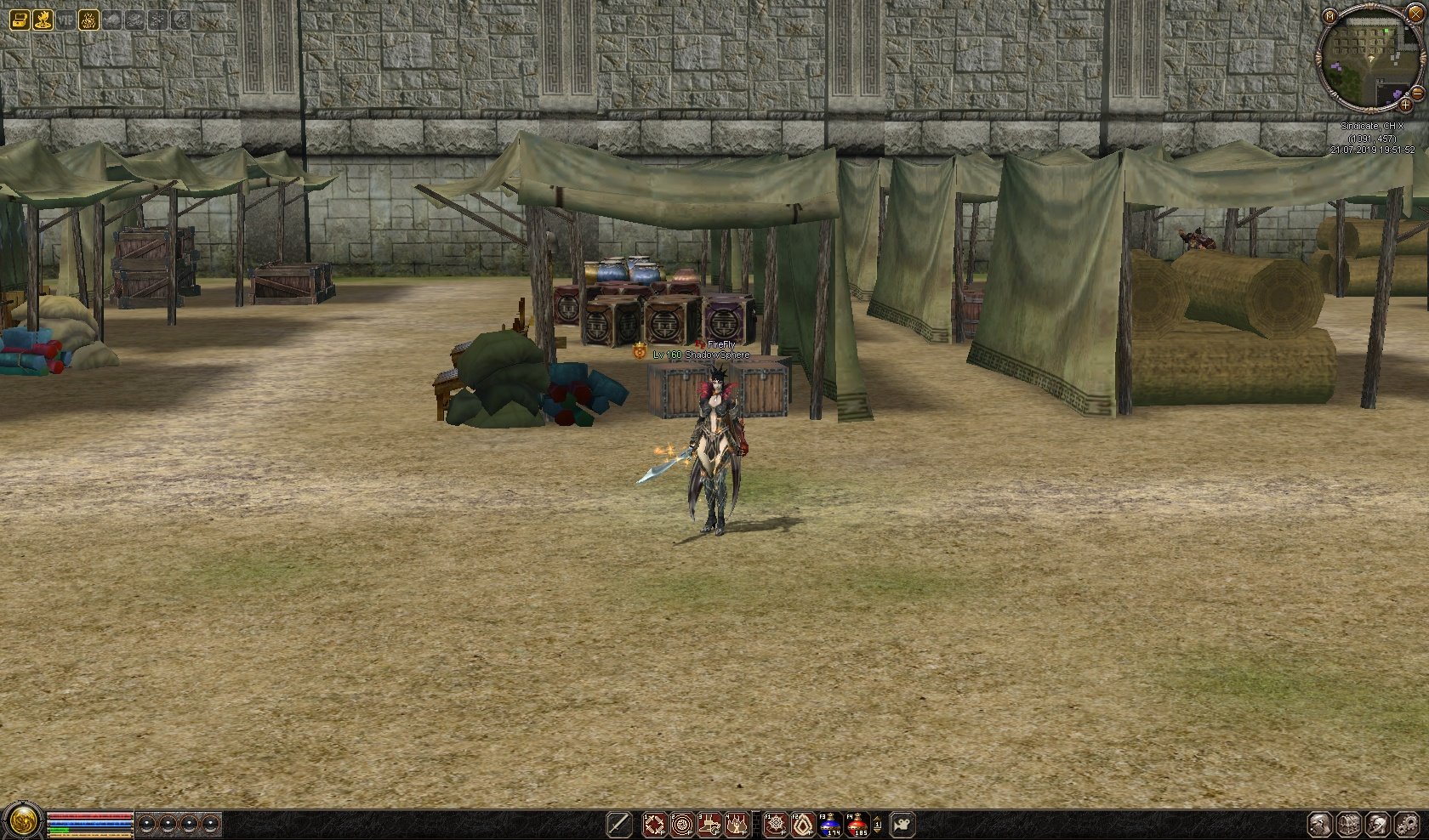The height and width of the screenshot is (840, 1429).
Task: Activate the flame aura skill in slot 4
Action: point(737,824)
